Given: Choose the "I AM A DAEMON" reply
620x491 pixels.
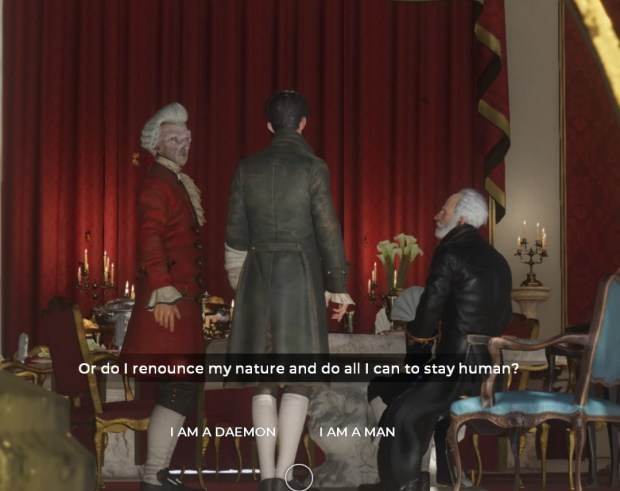Looking at the screenshot, I should [x=222, y=432].
